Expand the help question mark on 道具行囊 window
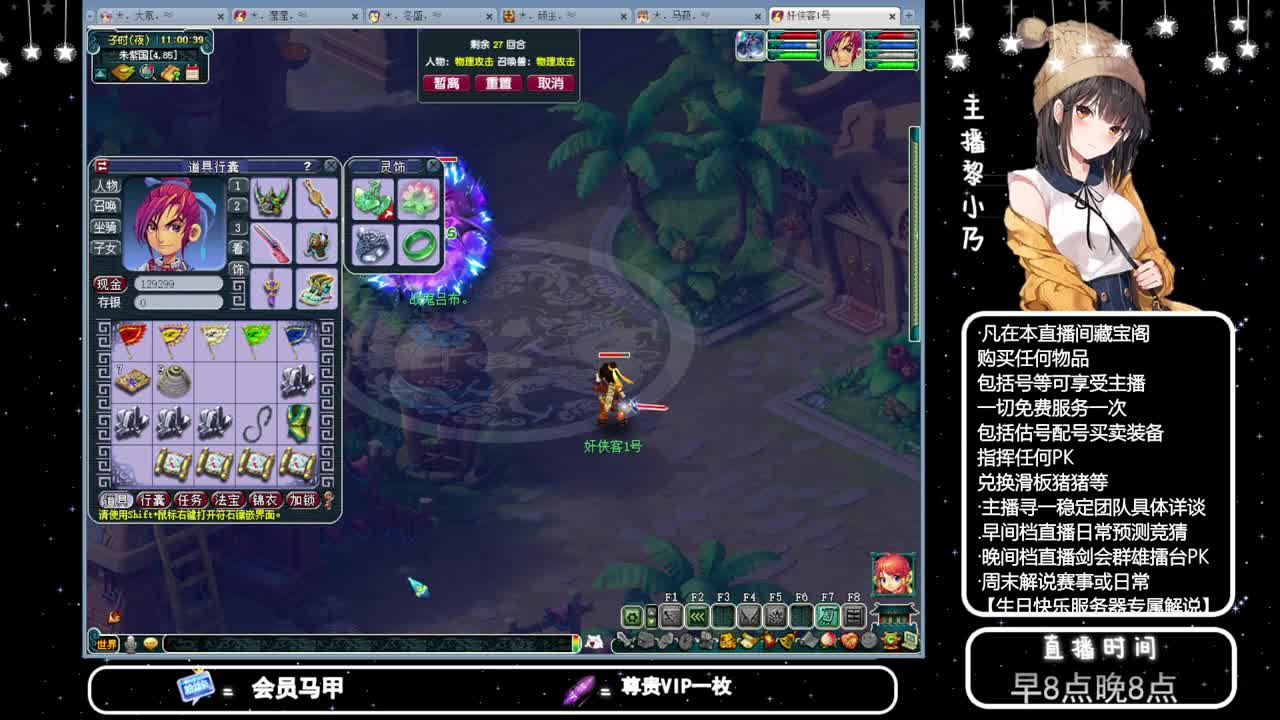This screenshot has height=720, width=1280. tap(306, 164)
